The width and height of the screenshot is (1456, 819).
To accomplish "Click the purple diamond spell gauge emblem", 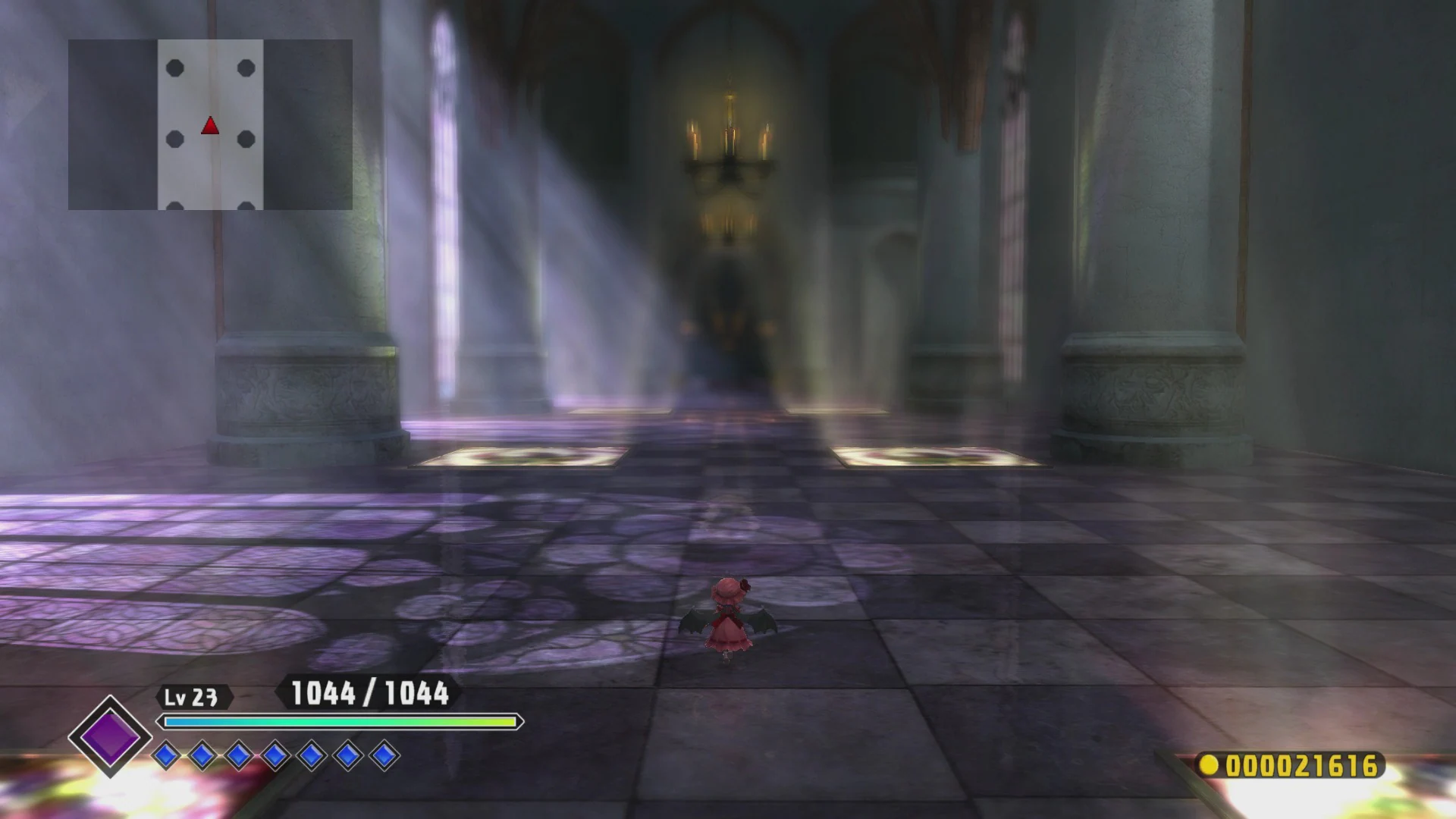I will point(110,736).
